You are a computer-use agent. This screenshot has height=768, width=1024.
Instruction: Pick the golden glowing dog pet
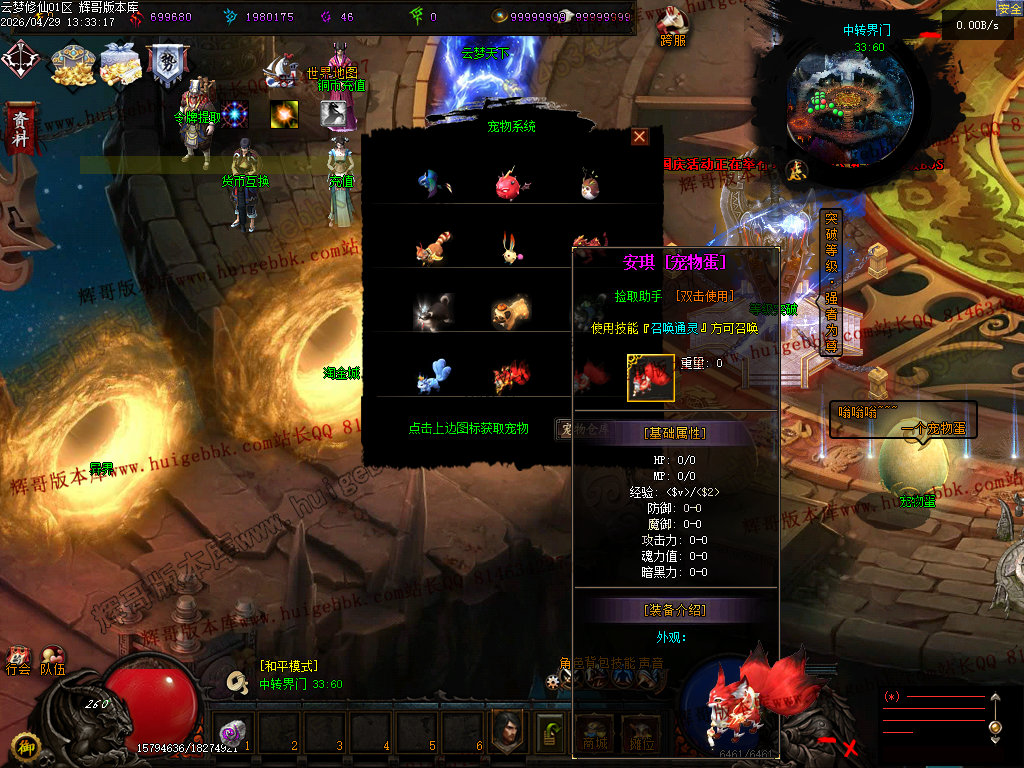[510, 312]
